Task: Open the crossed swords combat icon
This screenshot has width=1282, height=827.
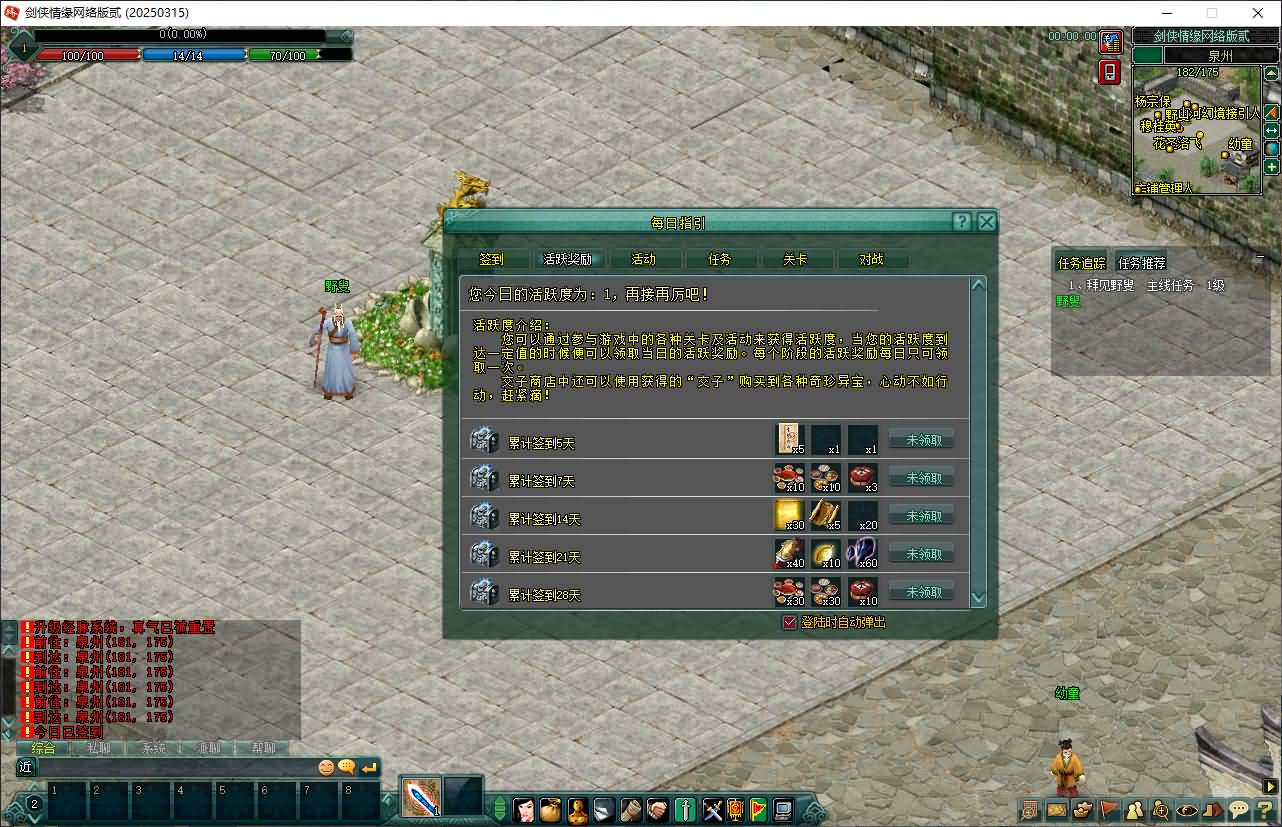Action: [711, 811]
